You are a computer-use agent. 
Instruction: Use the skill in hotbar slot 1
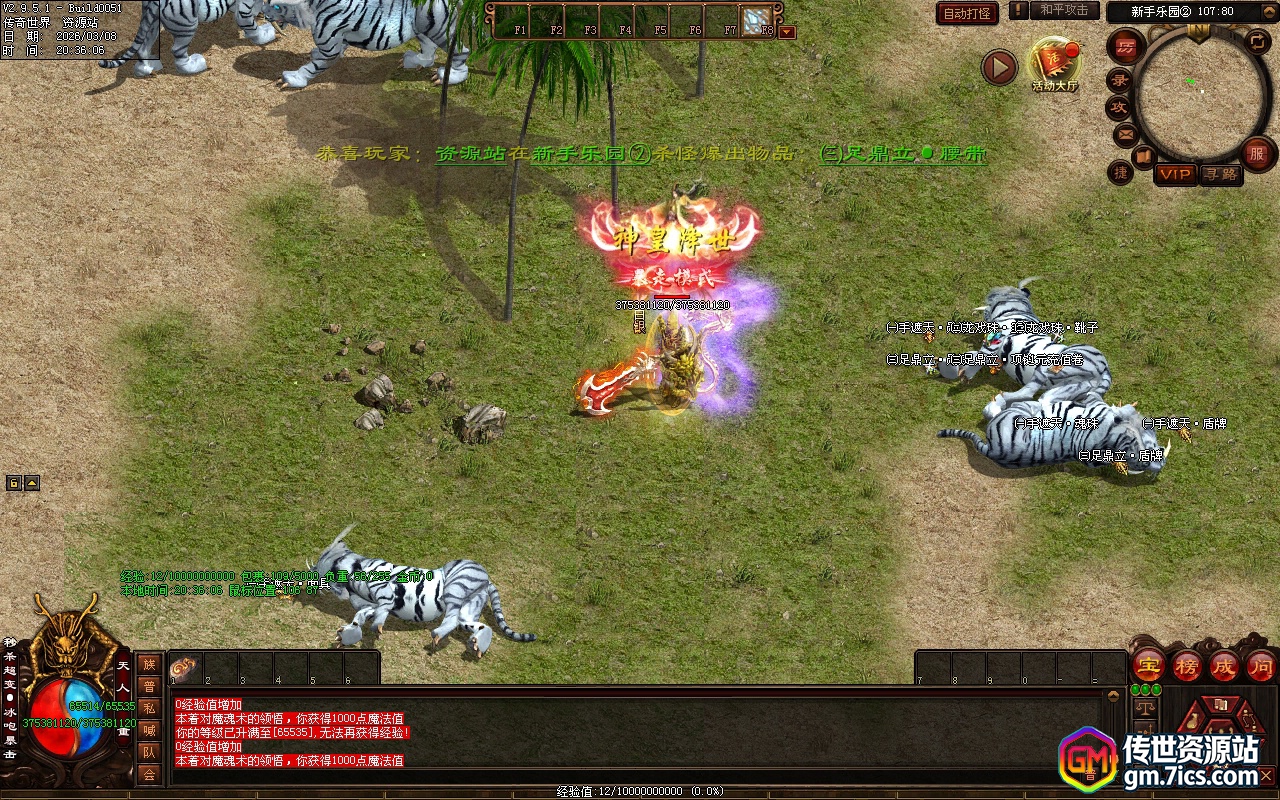coord(185,668)
